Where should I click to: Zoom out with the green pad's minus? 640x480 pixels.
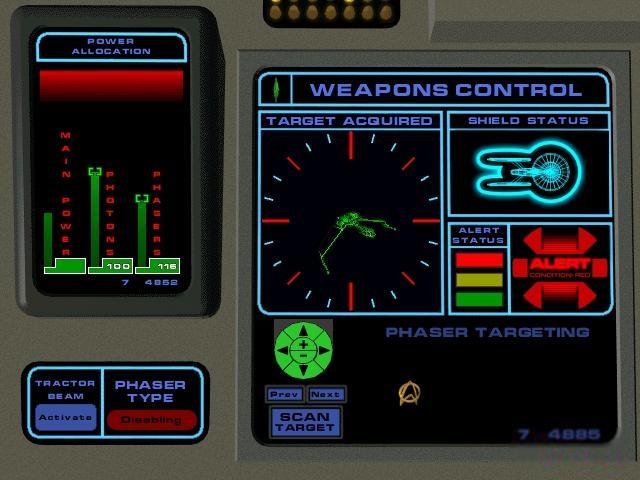[x=303, y=355]
